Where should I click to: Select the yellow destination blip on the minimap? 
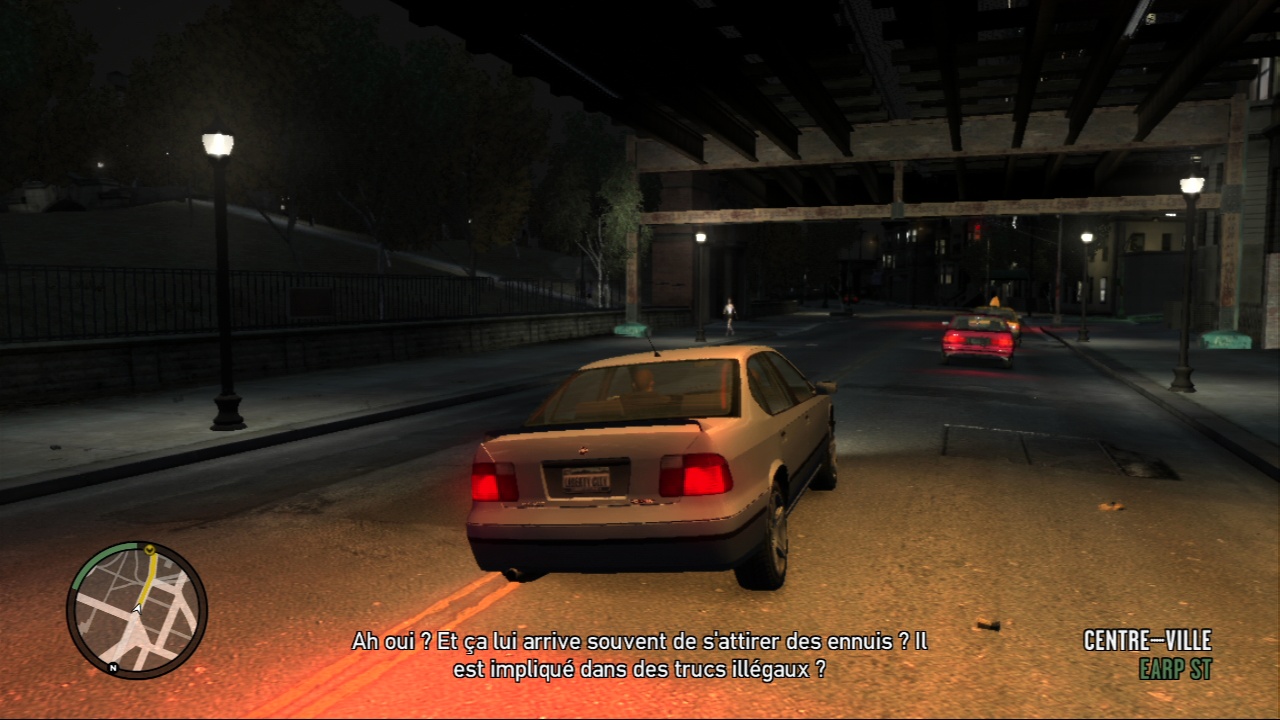tap(149, 549)
